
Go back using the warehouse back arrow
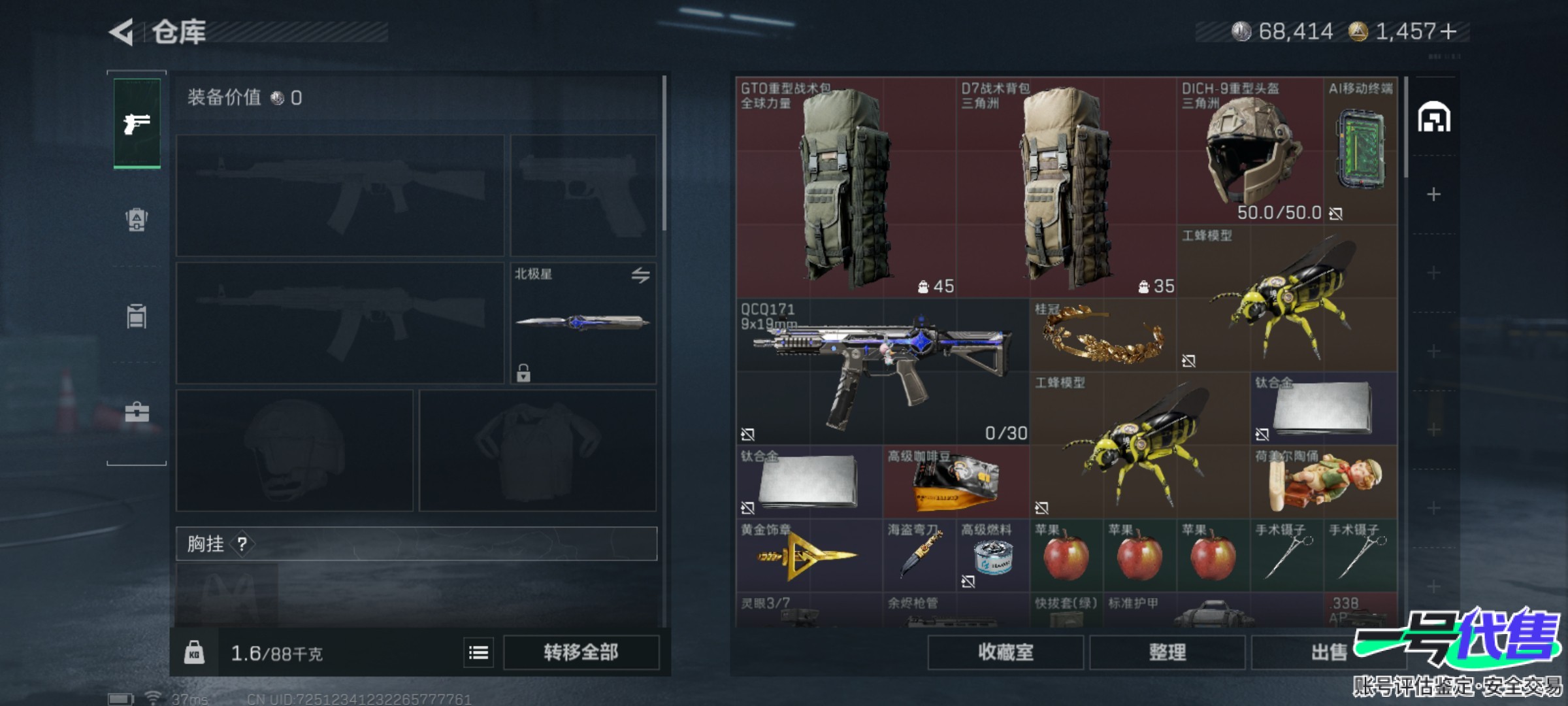122,32
